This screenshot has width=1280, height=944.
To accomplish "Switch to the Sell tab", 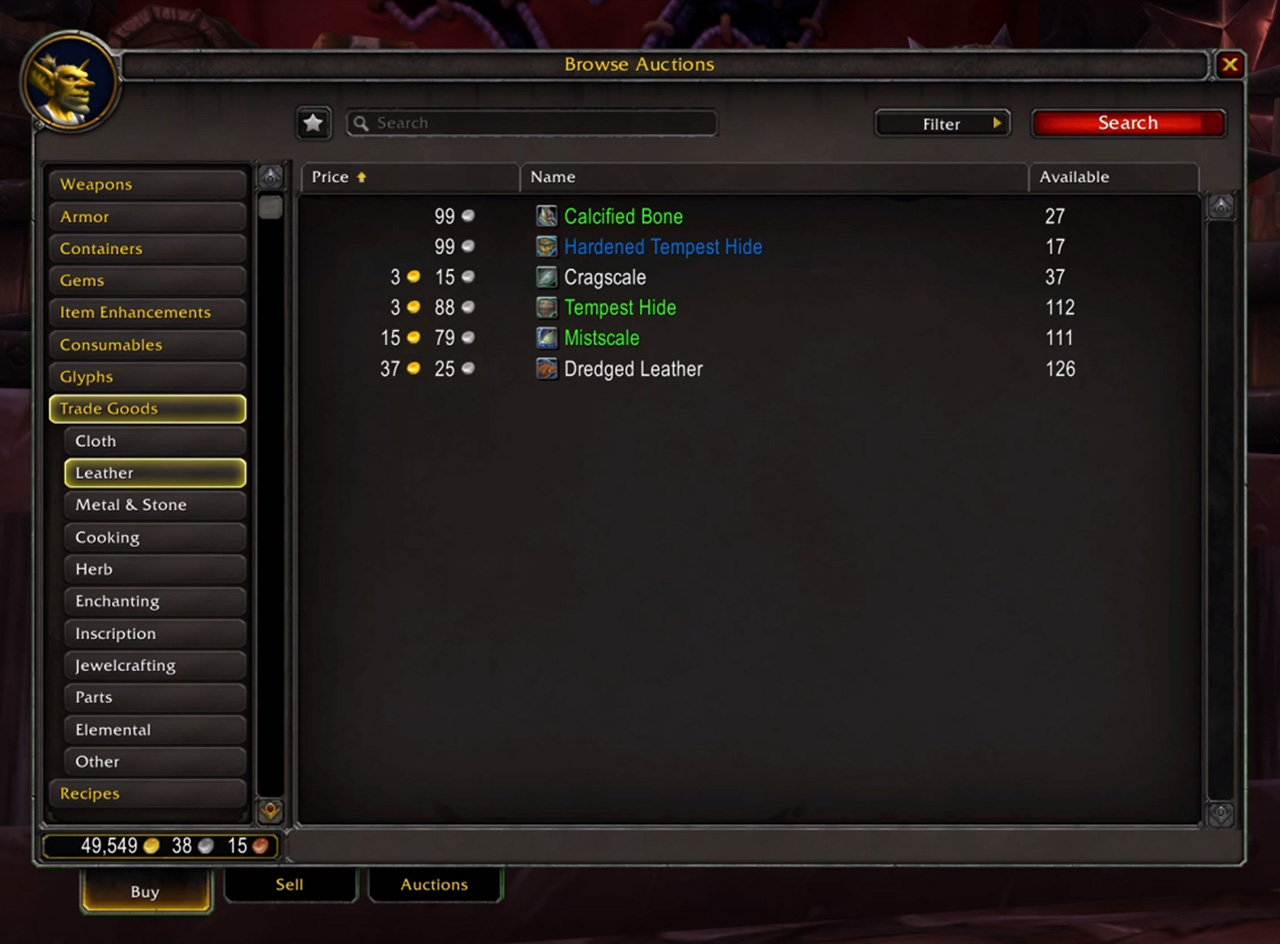I will (x=290, y=884).
